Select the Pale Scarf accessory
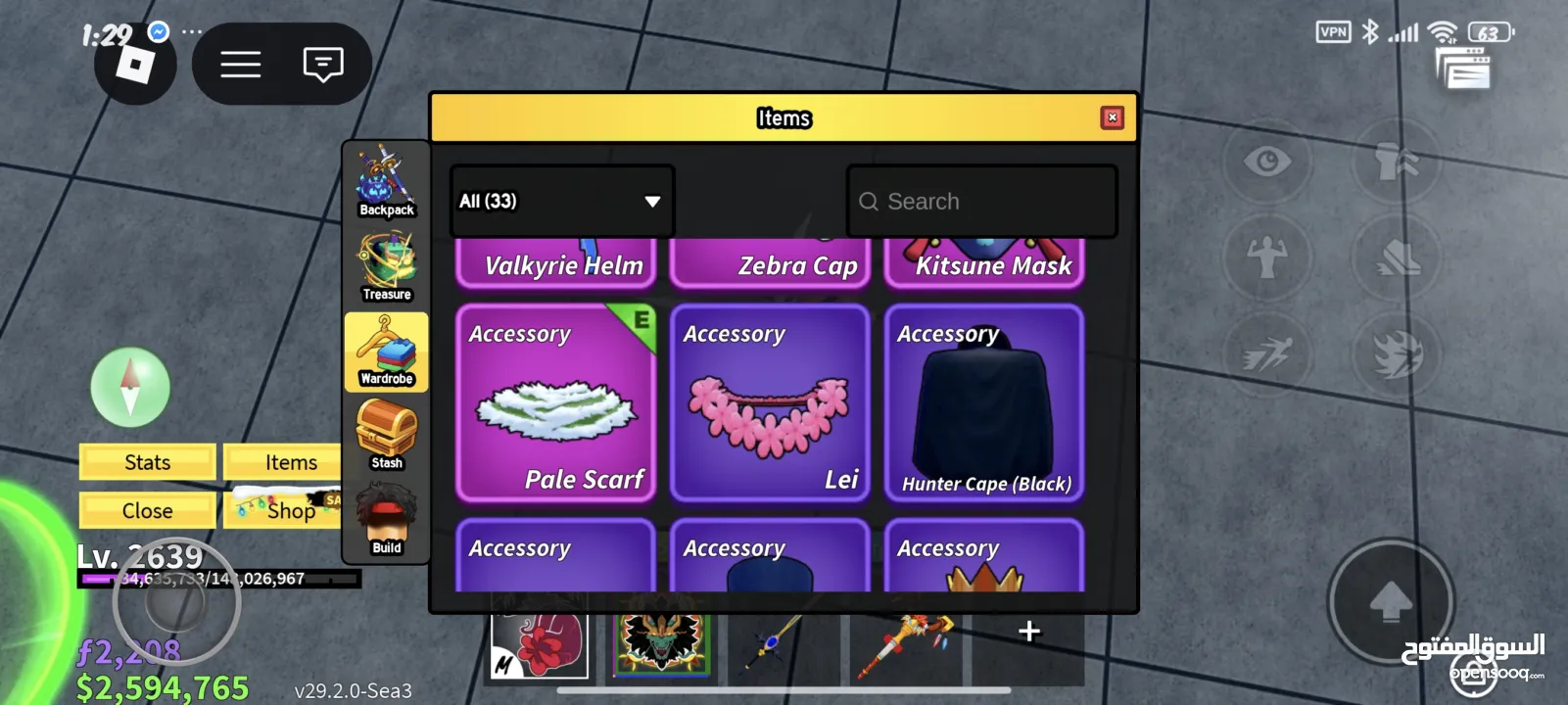Viewport: 1568px width, 705px height. pos(555,403)
